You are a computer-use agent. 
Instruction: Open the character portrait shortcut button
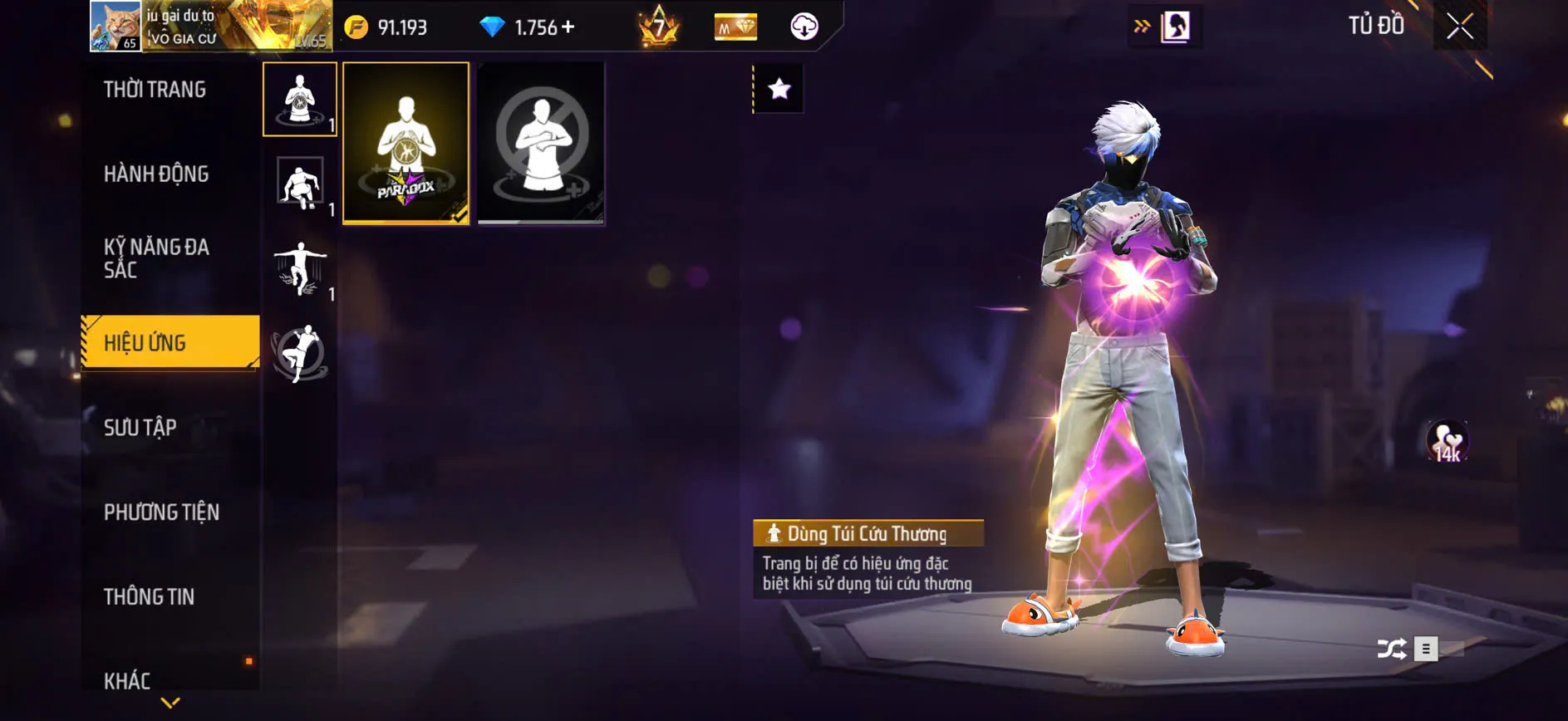(x=1175, y=27)
